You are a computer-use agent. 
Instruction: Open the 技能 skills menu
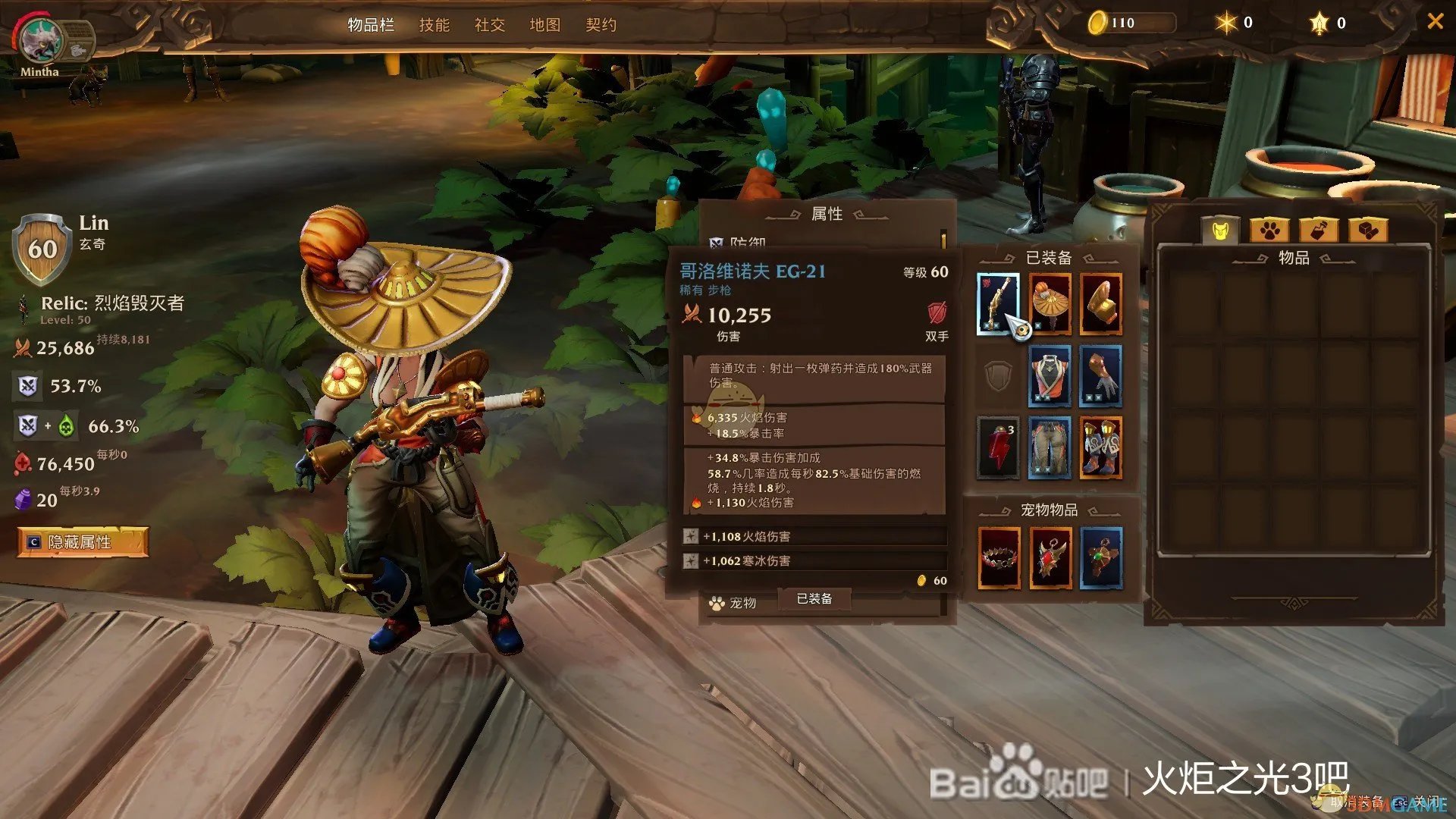pos(435,25)
